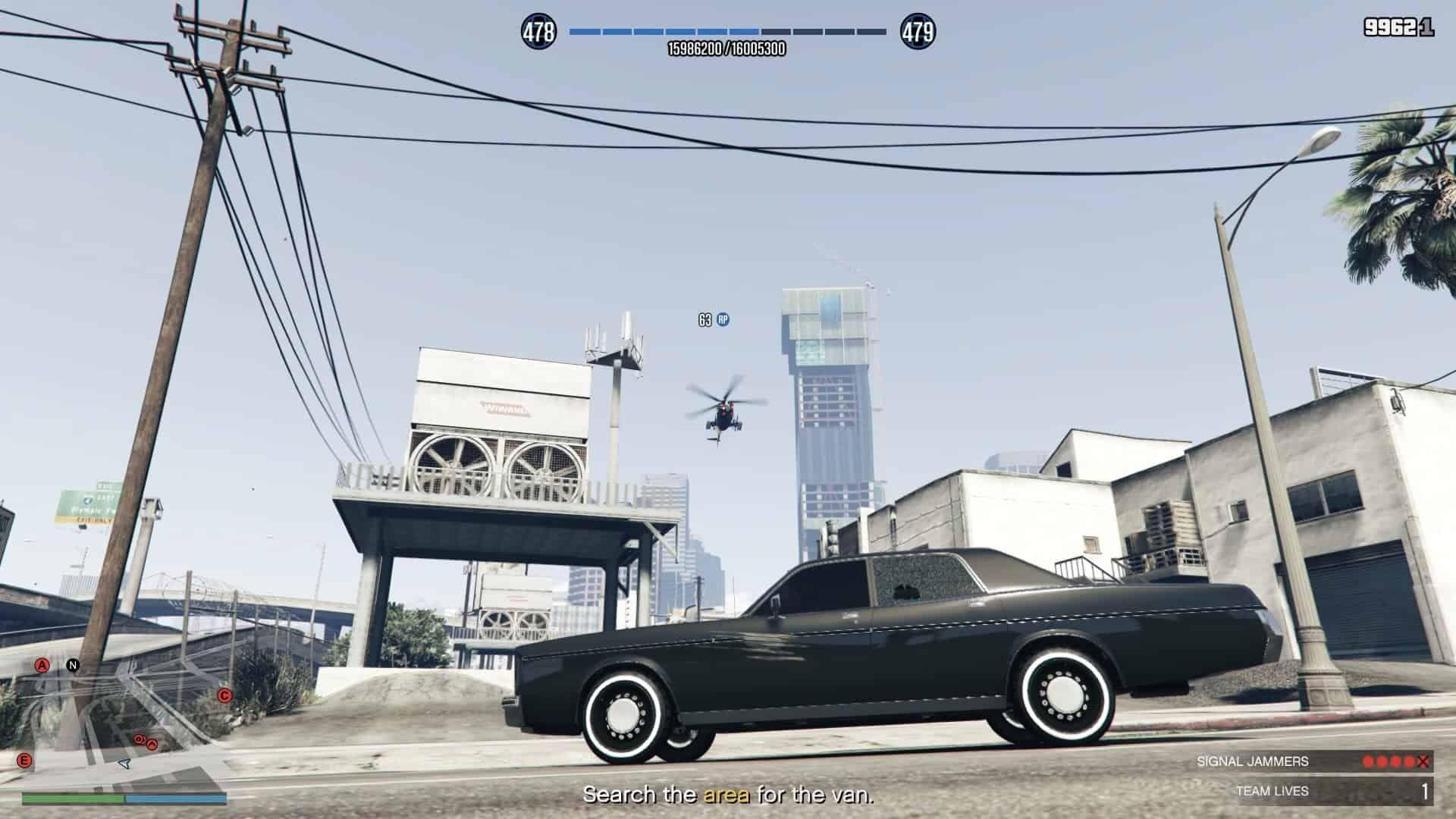The width and height of the screenshot is (1456, 819).
Task: Select the red C marker on the minimap
Action: (224, 695)
